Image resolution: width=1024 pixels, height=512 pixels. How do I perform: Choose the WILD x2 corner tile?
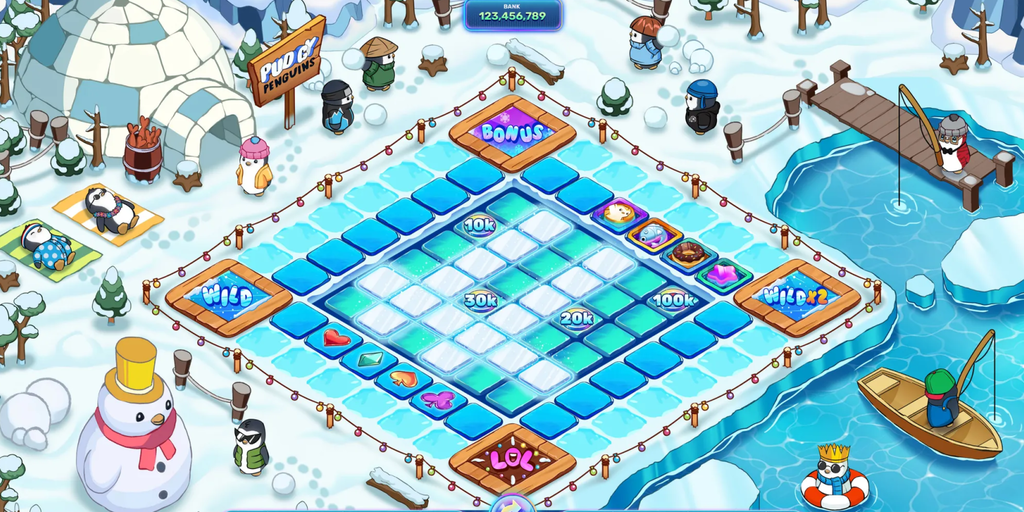click(797, 296)
